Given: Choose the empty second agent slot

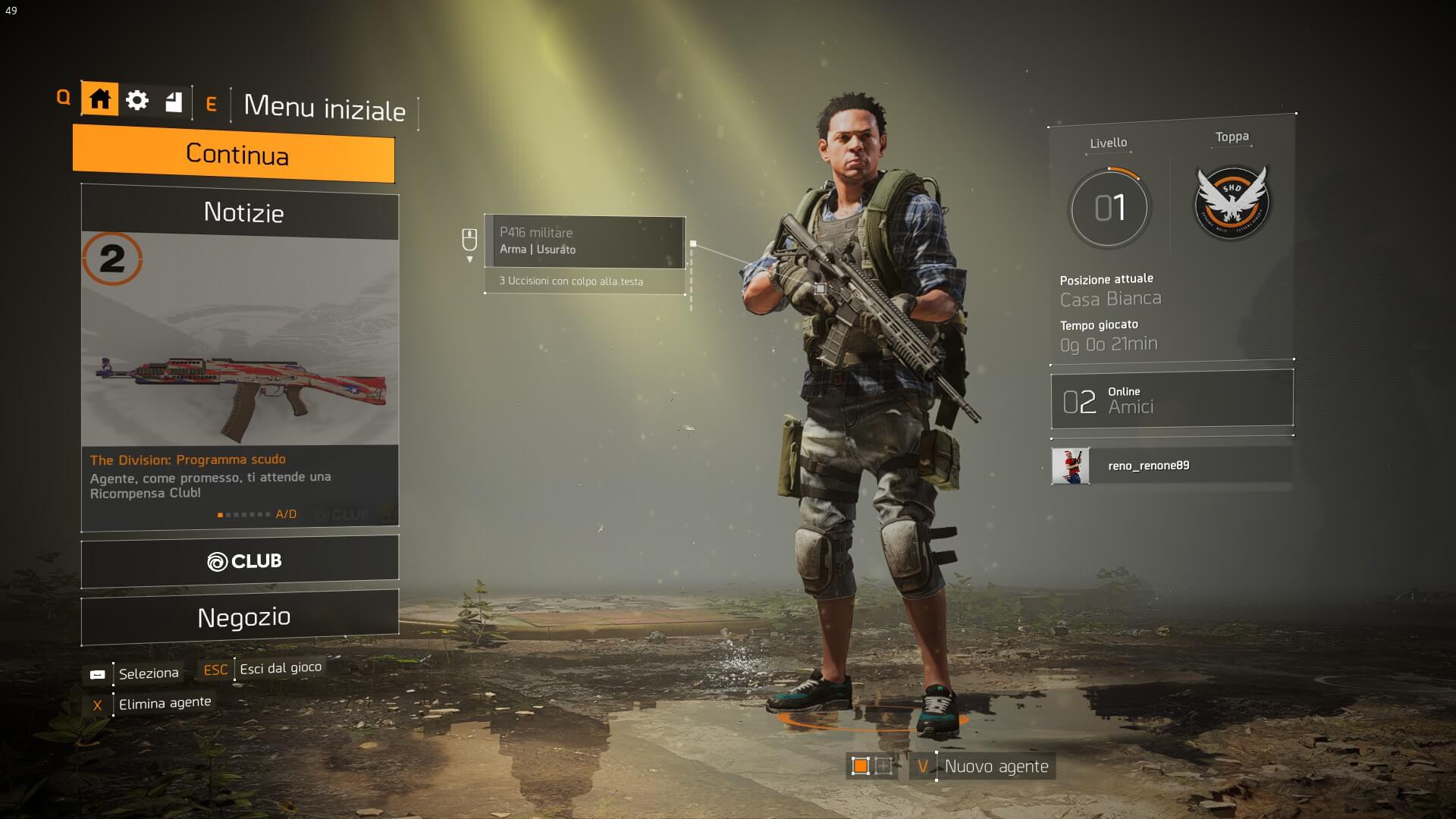Looking at the screenshot, I should (883, 766).
